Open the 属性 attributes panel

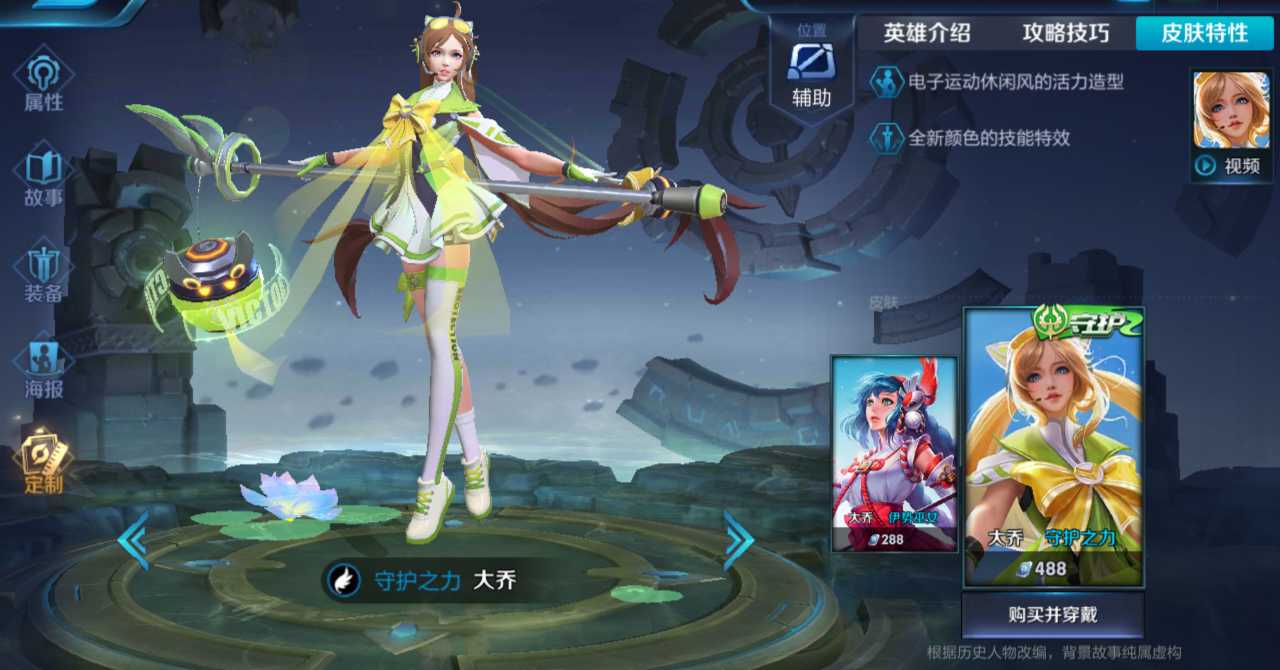(43, 80)
